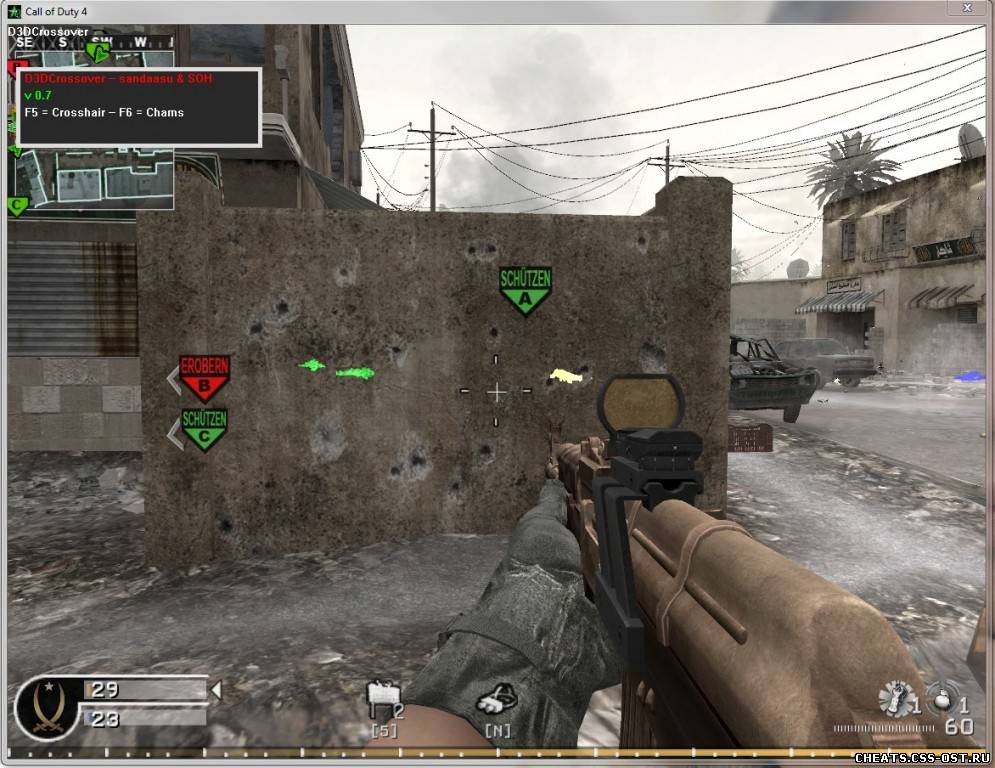Select the stun grenade icon

[896, 698]
